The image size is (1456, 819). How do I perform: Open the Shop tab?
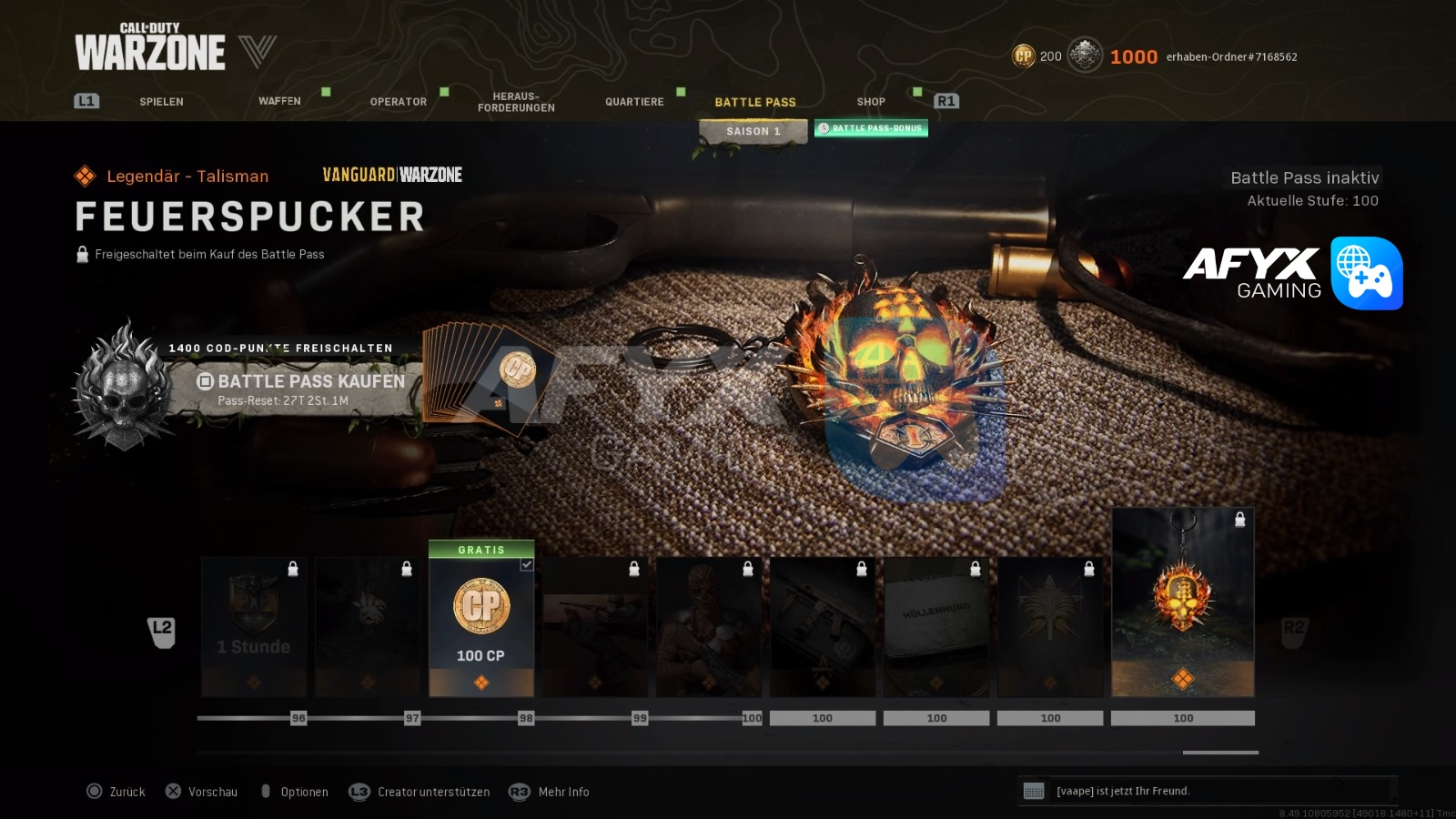(x=871, y=102)
